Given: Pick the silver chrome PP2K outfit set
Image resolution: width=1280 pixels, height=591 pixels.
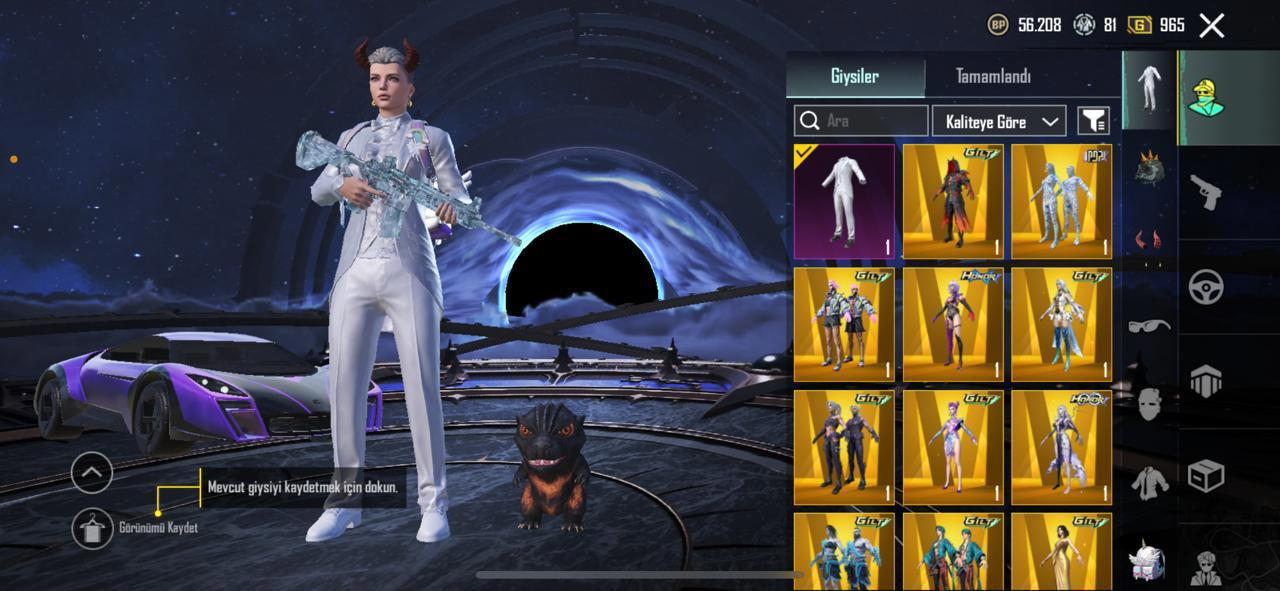Looking at the screenshot, I should [x=1061, y=202].
